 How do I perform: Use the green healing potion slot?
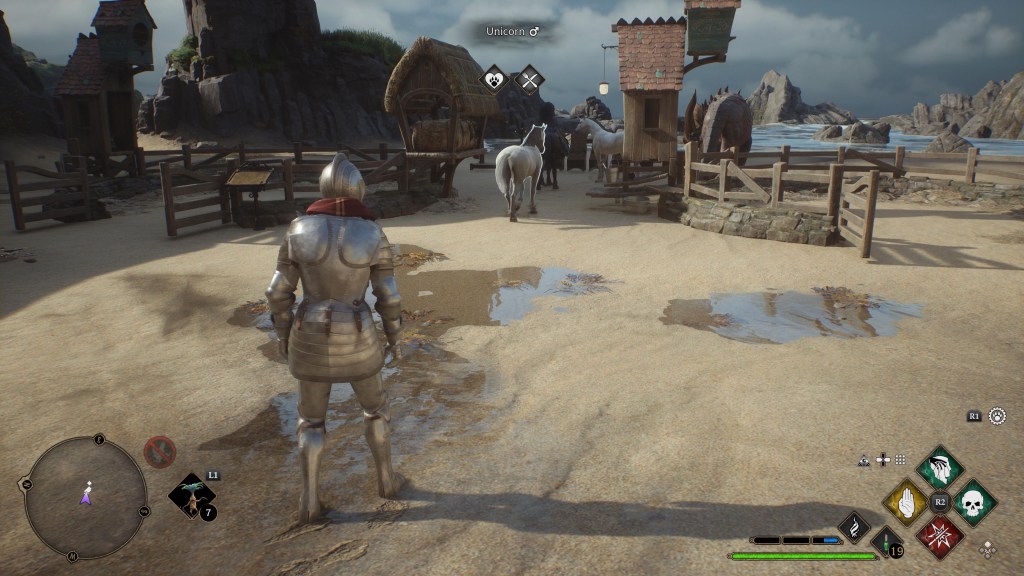pos(886,542)
